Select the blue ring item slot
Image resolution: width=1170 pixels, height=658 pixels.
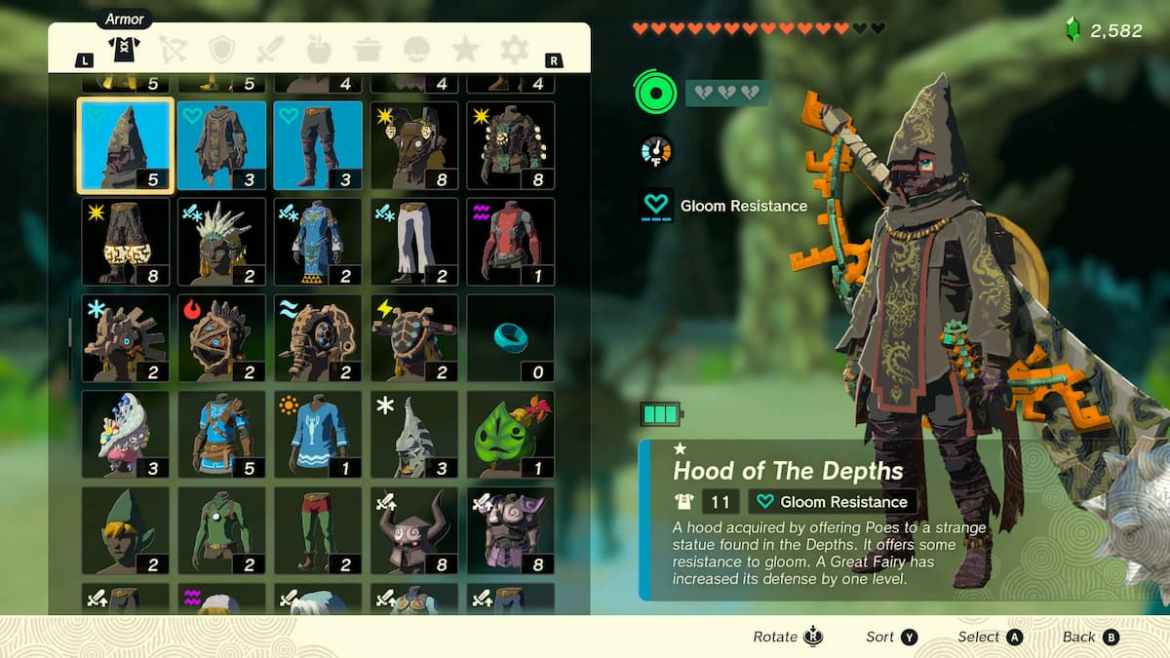(x=510, y=338)
